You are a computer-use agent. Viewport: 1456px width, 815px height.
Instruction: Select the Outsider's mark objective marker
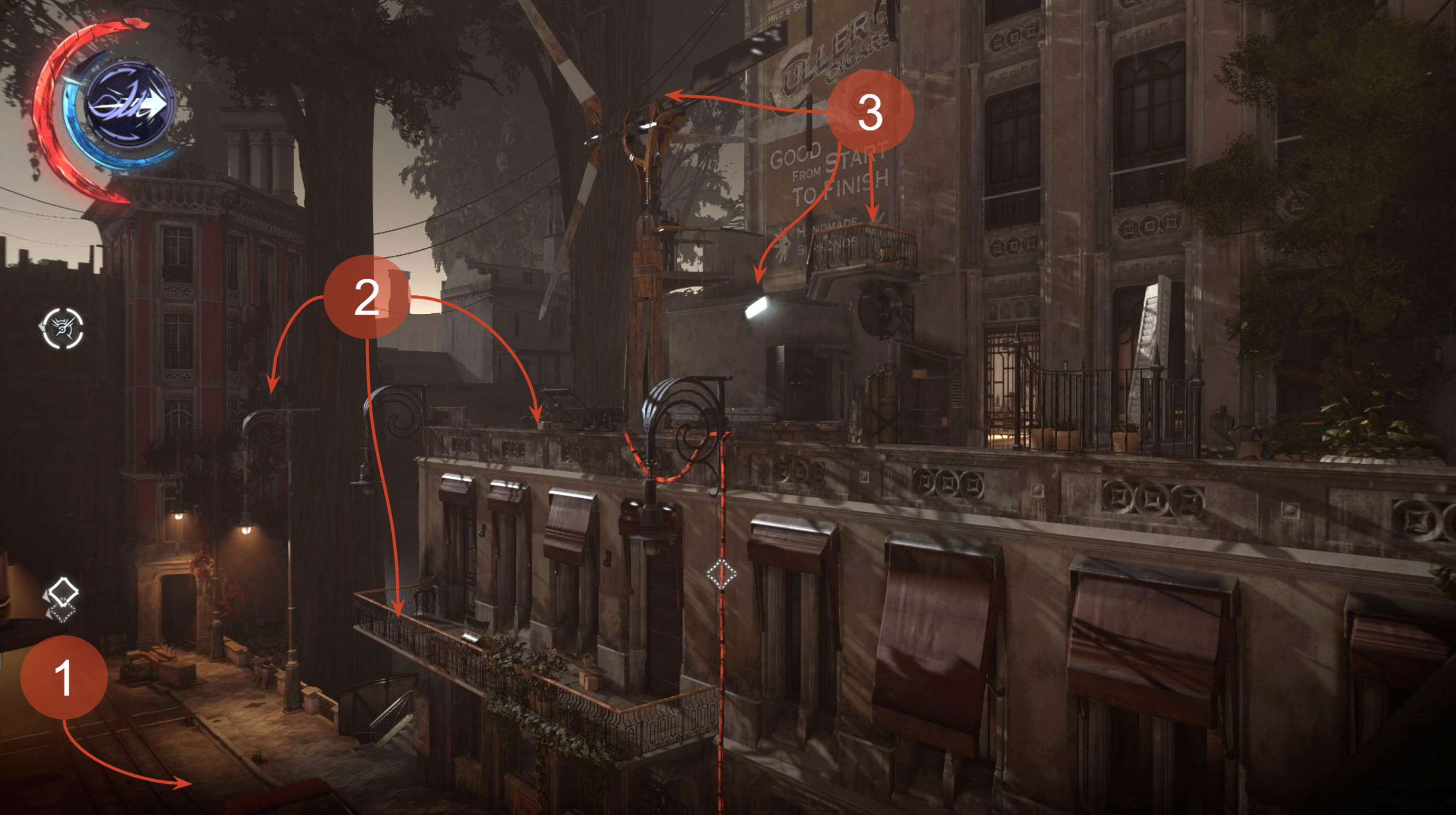pos(63,329)
